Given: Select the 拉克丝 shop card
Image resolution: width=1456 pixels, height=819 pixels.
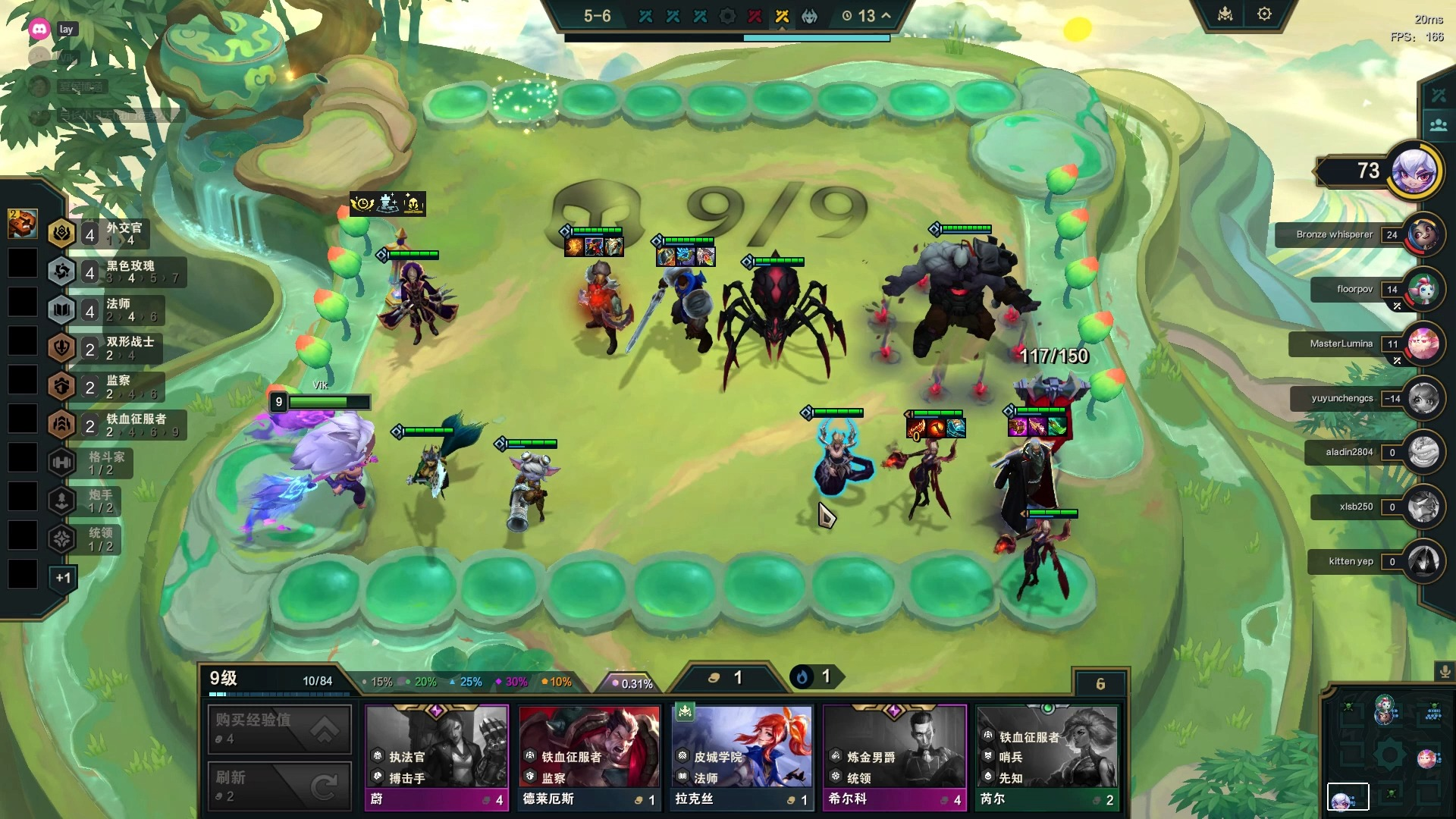Looking at the screenshot, I should click(742, 757).
